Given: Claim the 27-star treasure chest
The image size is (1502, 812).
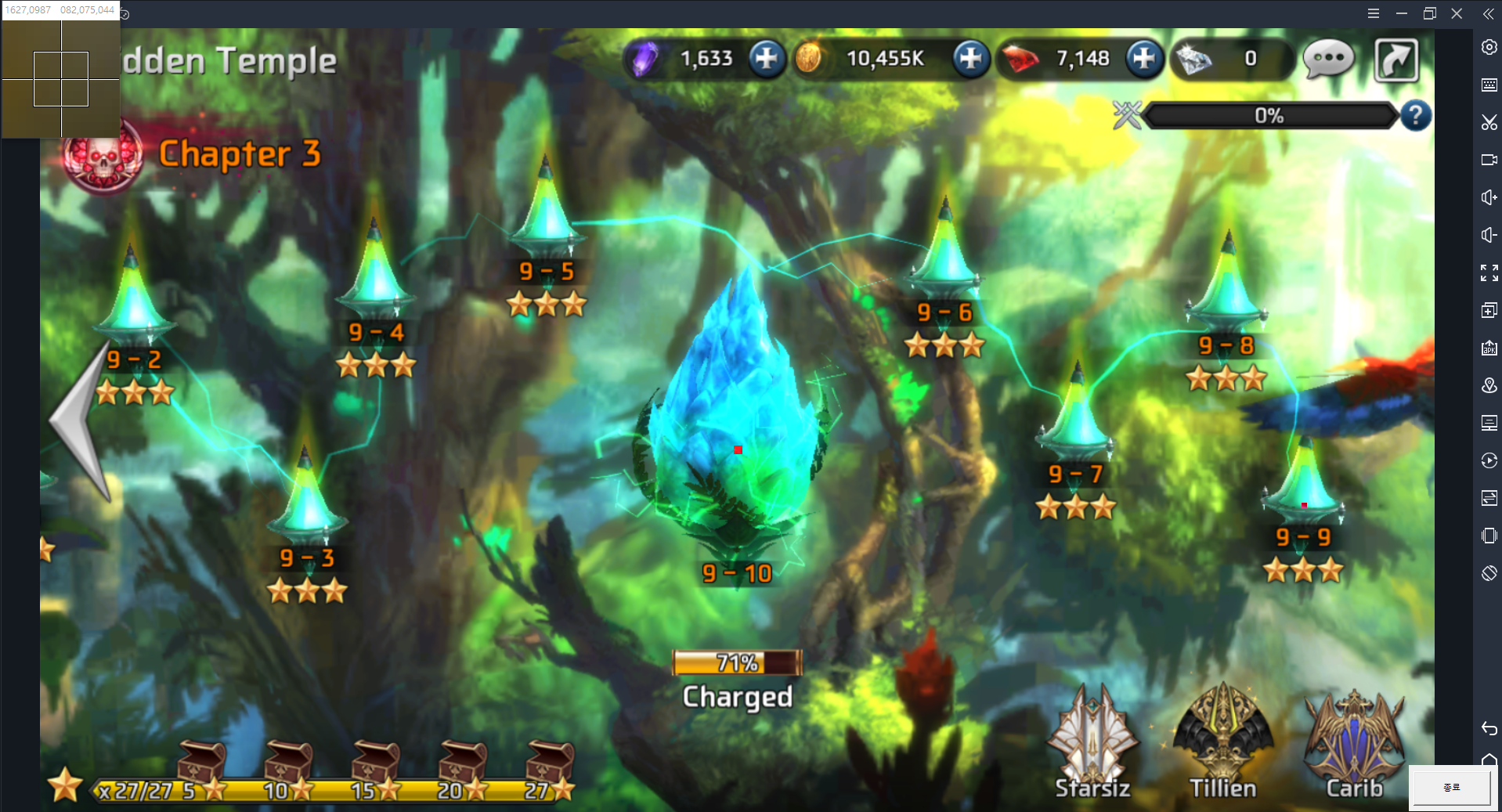Looking at the screenshot, I should (550, 761).
